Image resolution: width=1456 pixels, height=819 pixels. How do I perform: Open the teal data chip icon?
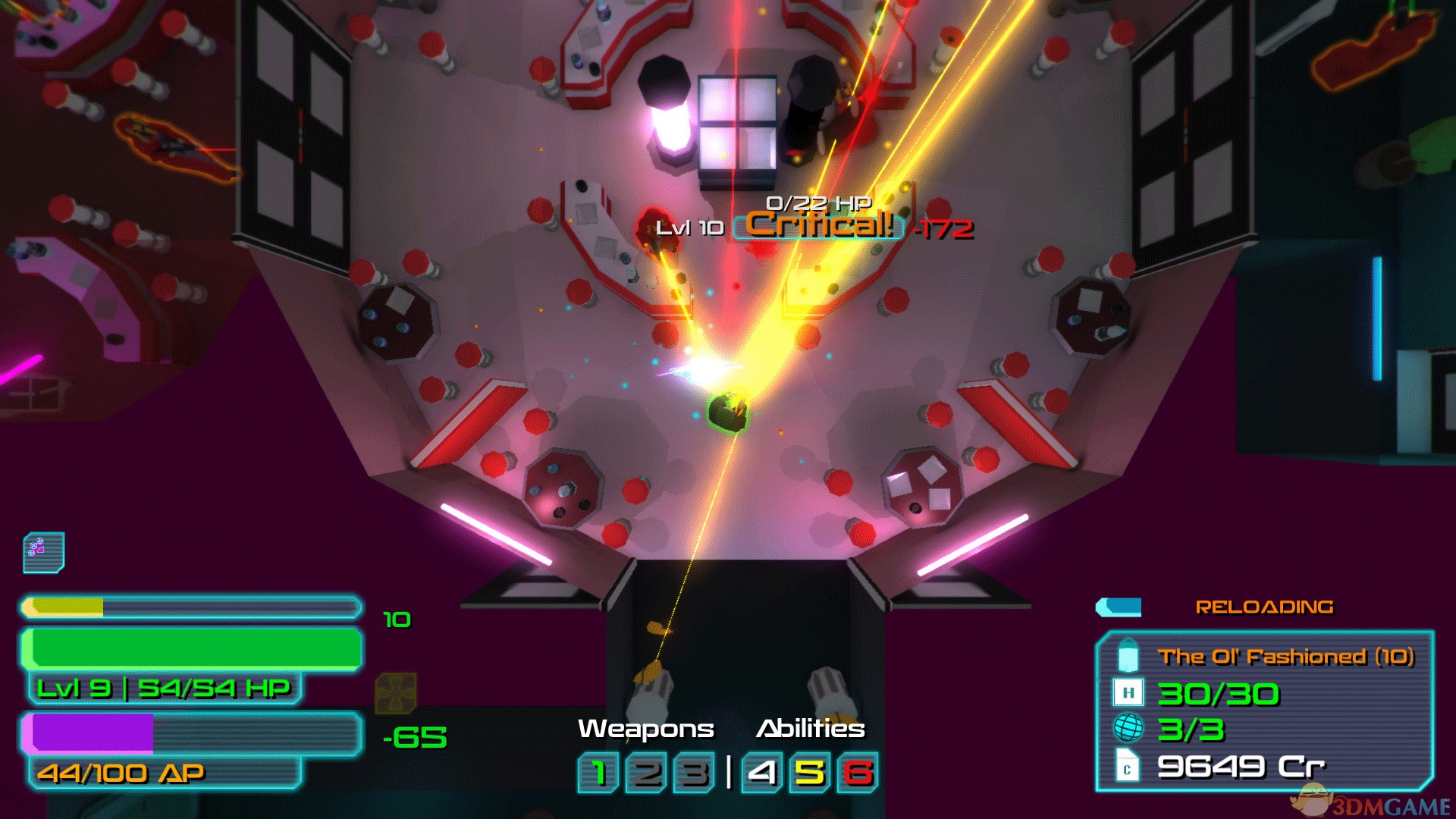pos(44,552)
